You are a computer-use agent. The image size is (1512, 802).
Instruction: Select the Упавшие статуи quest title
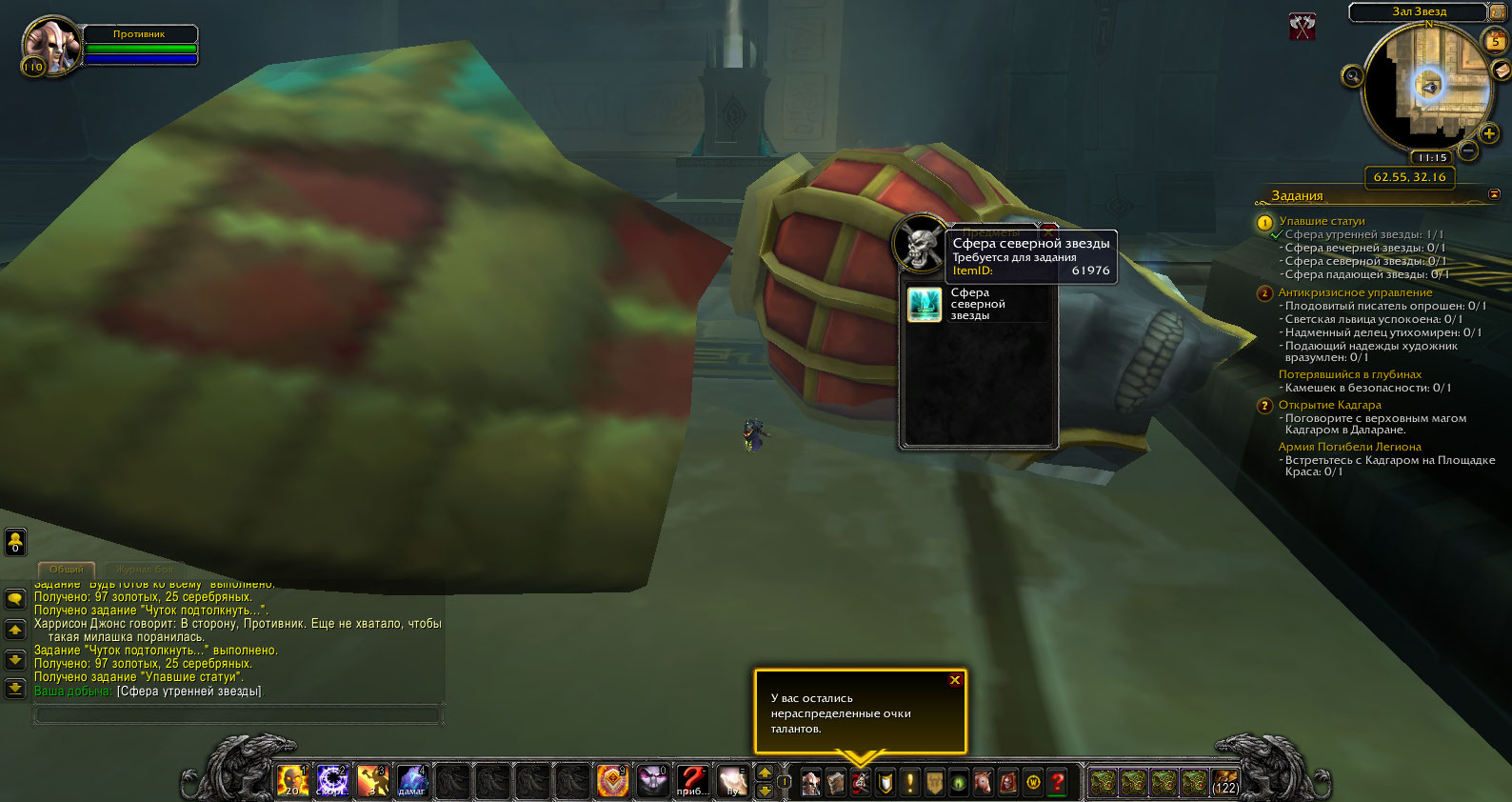[1322, 221]
